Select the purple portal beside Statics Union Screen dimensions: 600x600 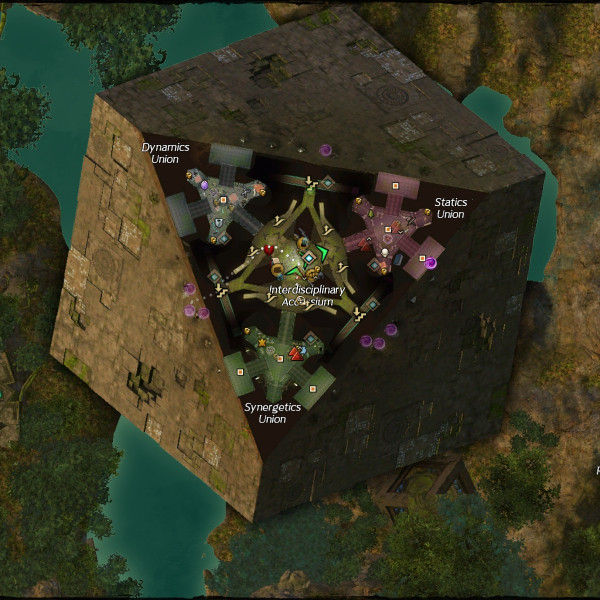click(x=431, y=263)
